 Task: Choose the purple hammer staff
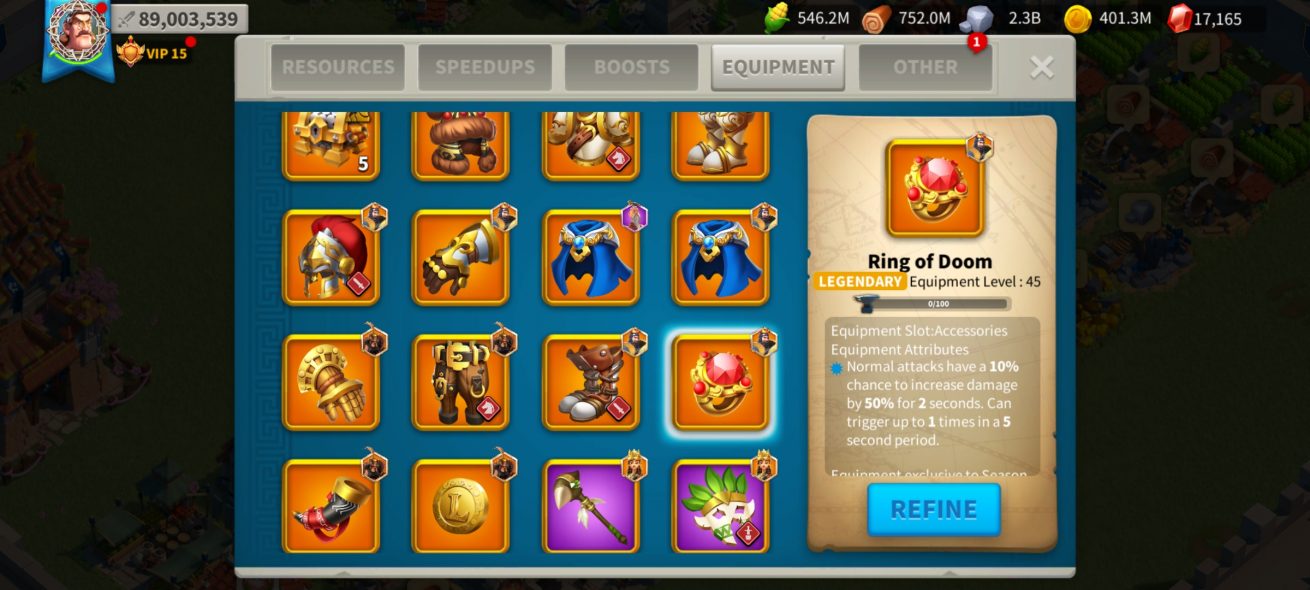[x=591, y=507]
